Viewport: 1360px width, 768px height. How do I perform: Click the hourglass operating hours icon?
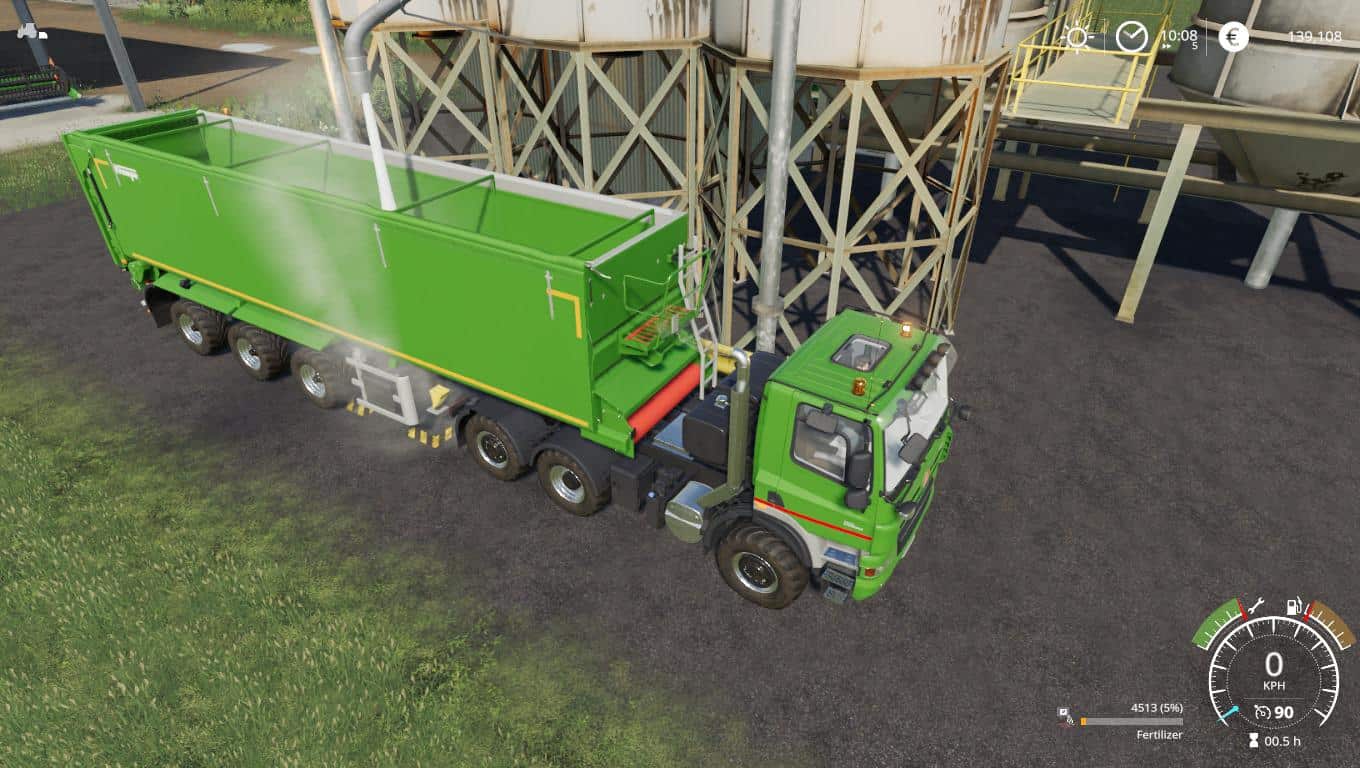point(1253,741)
